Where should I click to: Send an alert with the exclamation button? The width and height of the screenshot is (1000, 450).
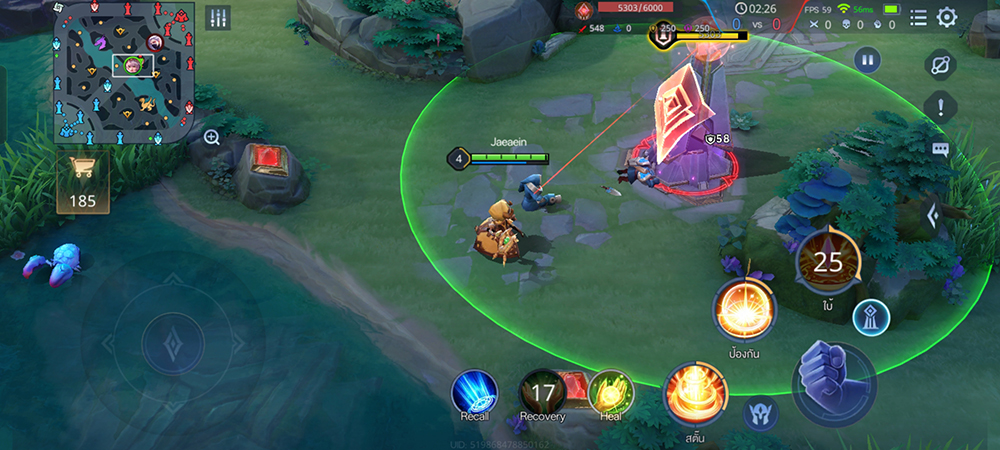tap(940, 105)
